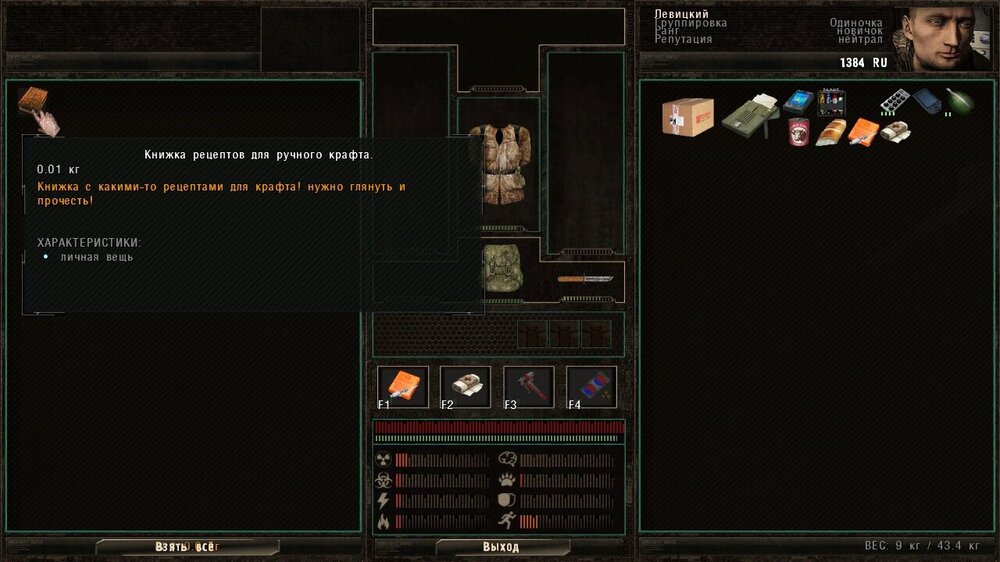Select the cardboard box in the inventory

[x=688, y=116]
